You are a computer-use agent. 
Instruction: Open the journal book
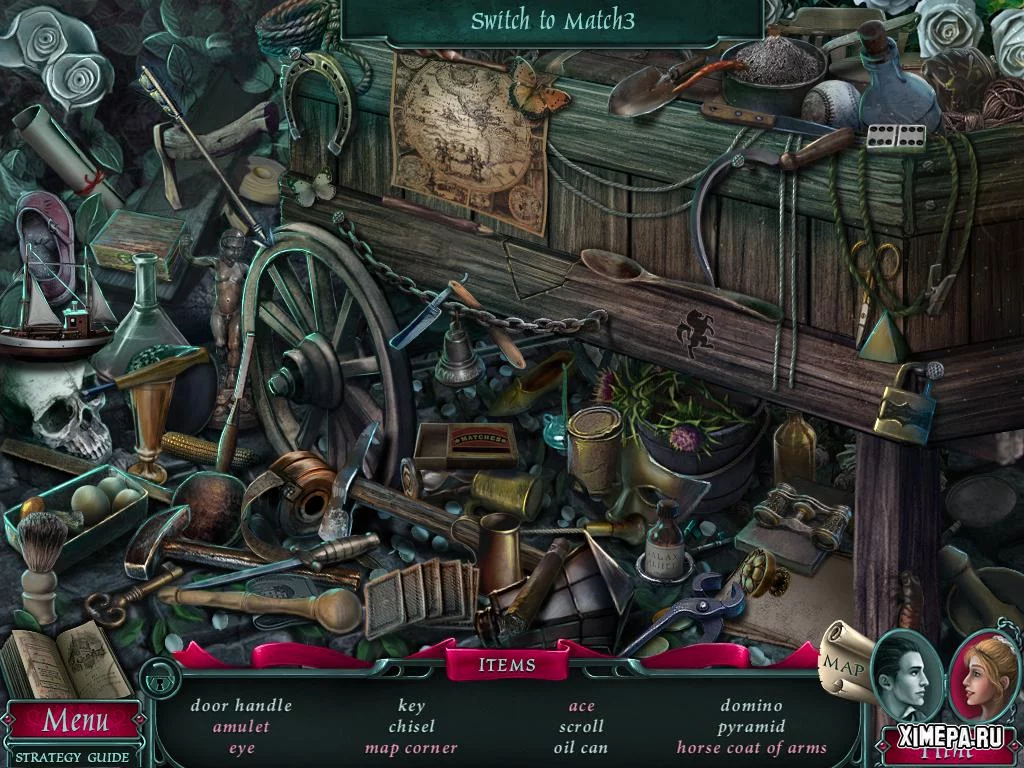pyautogui.click(x=63, y=659)
